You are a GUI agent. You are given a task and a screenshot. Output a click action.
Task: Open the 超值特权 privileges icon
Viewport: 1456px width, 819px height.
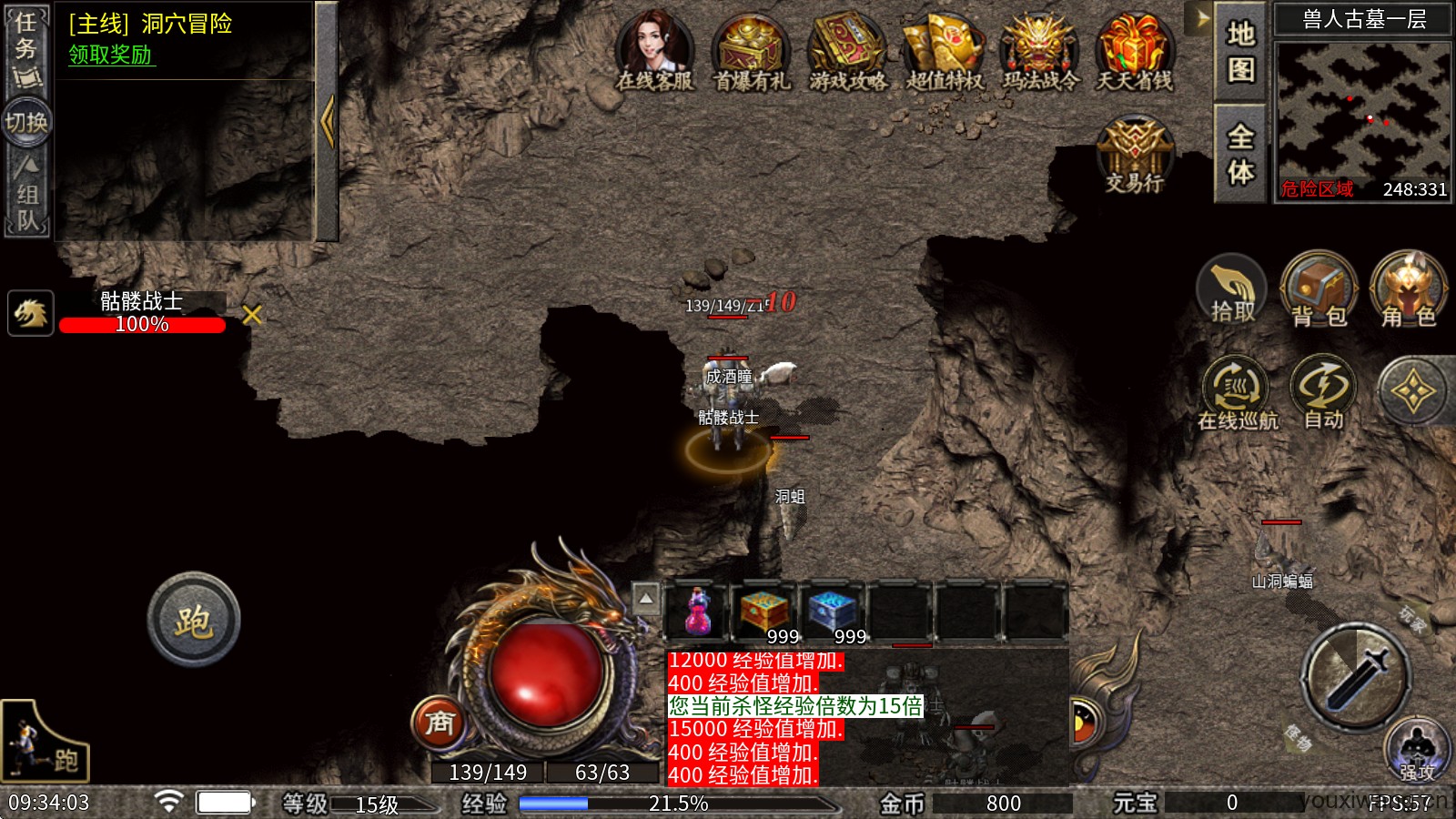[945, 51]
